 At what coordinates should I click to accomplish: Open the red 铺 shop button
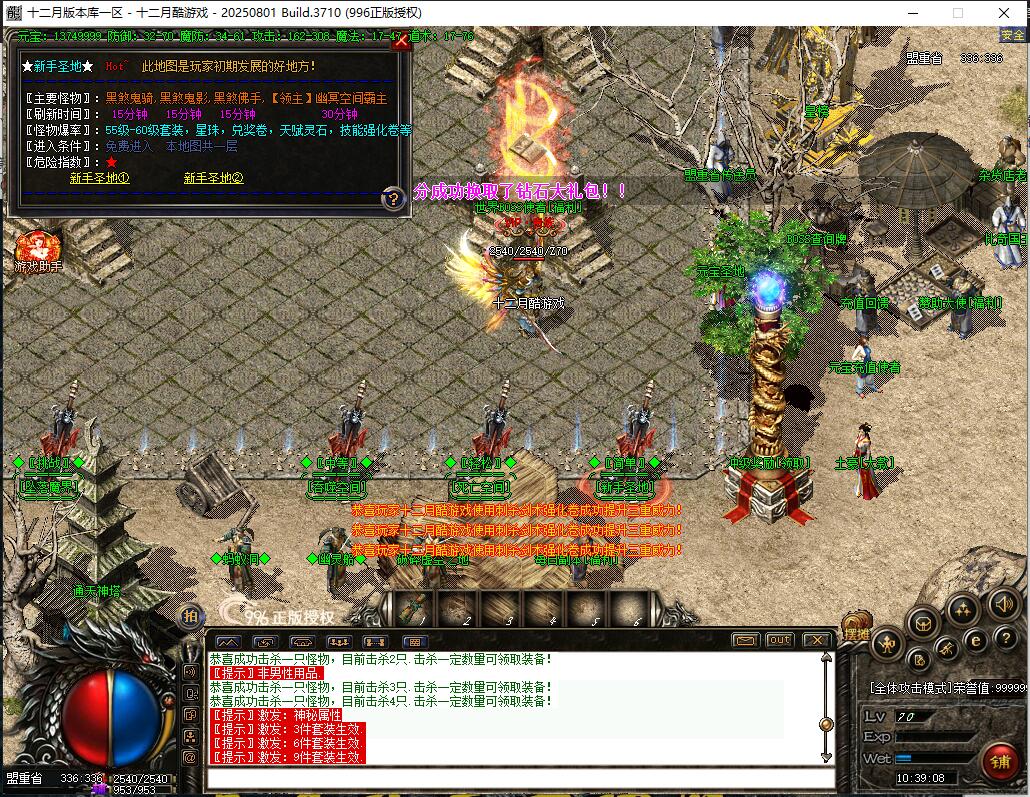998,761
